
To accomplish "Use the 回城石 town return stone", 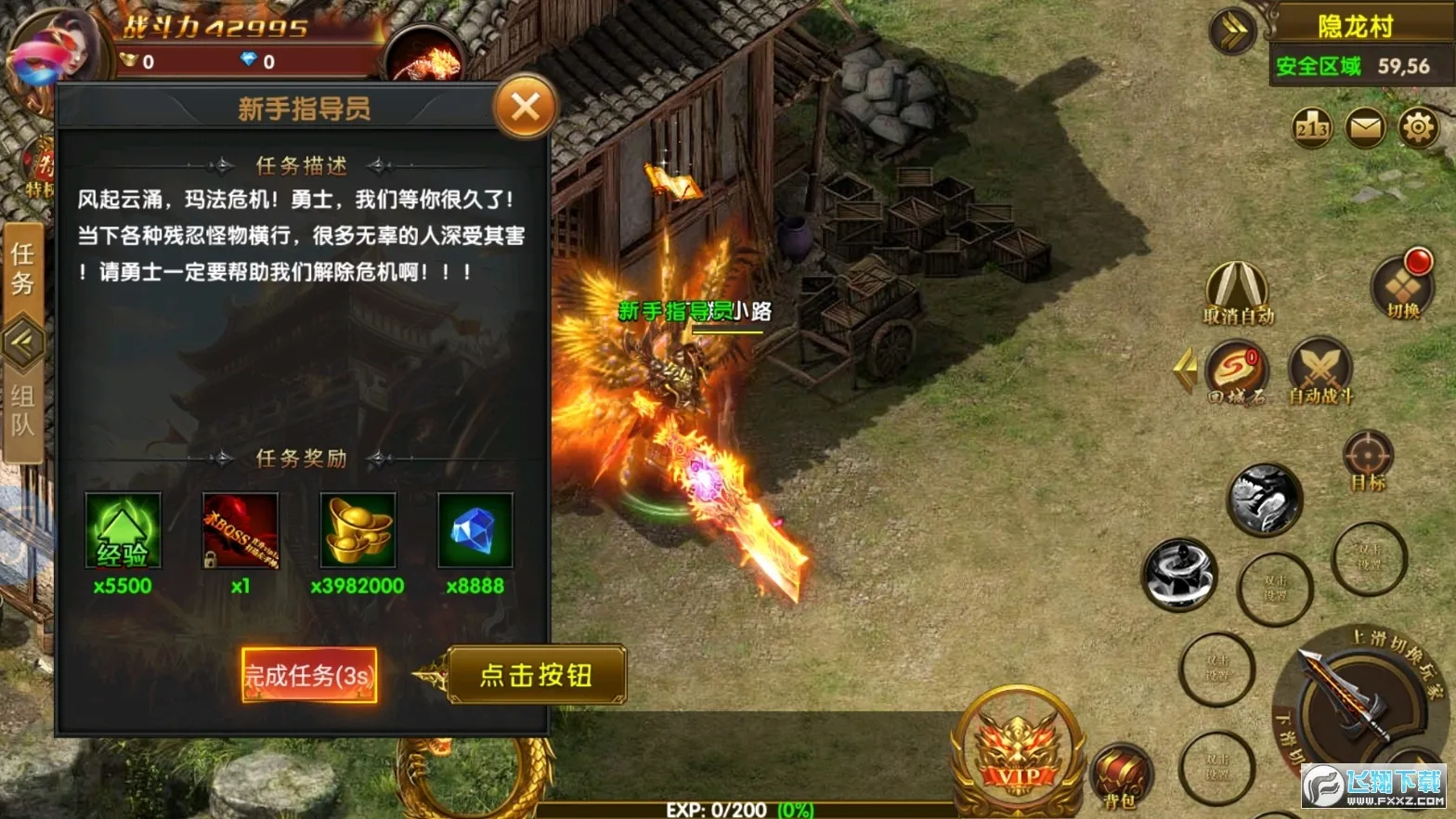I will pos(1237,370).
